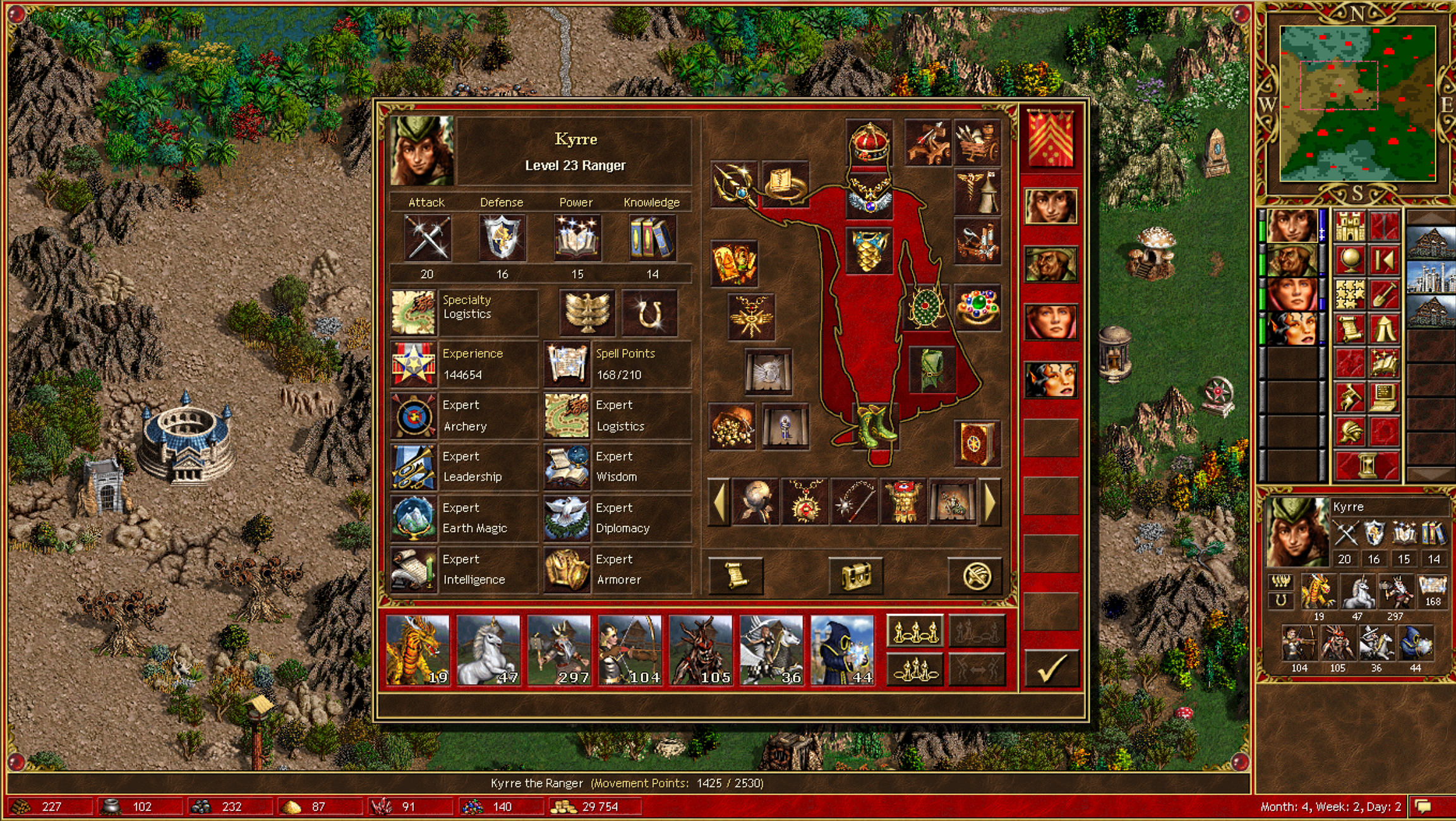This screenshot has width=1456, height=821.
Task: Show Expert Archery skill details
Action: click(414, 416)
